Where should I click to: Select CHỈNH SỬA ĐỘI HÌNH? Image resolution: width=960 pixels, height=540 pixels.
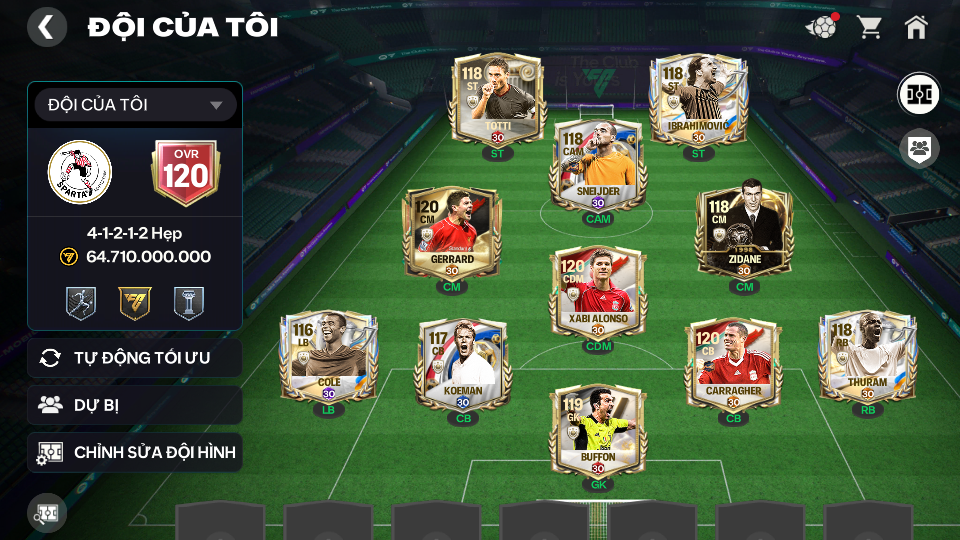(135, 452)
